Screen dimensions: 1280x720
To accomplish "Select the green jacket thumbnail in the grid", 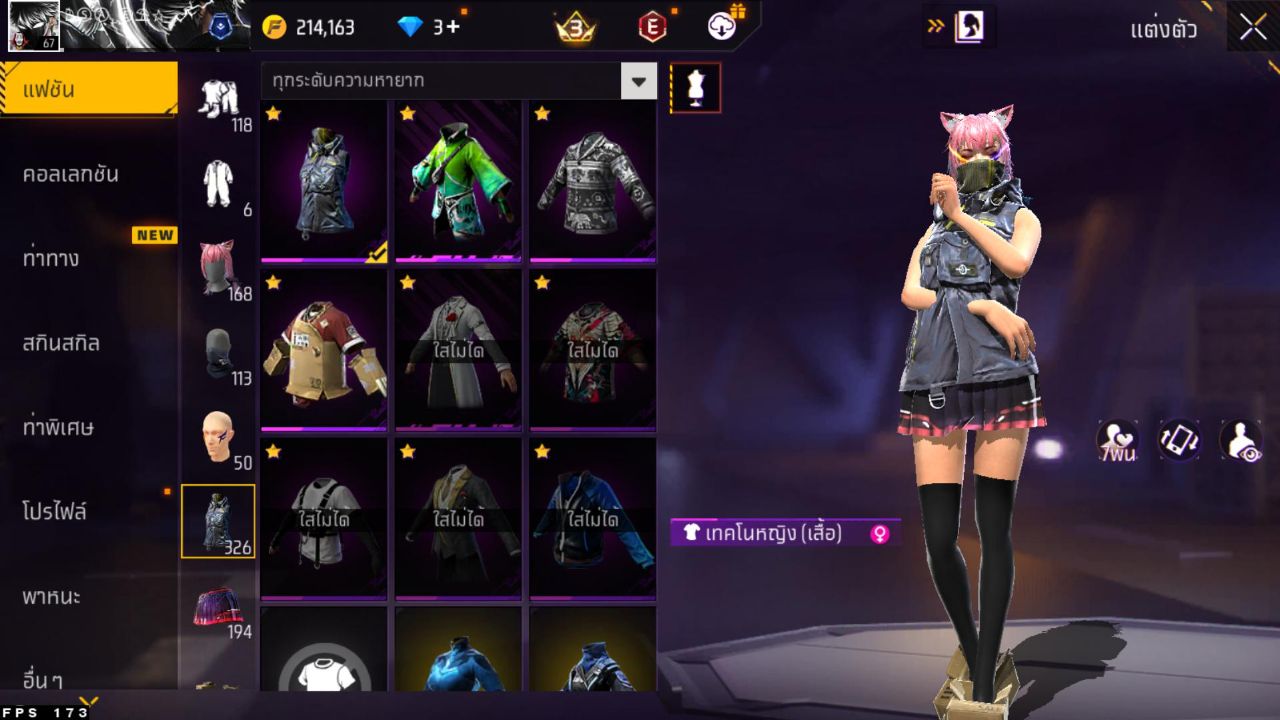I will [457, 180].
